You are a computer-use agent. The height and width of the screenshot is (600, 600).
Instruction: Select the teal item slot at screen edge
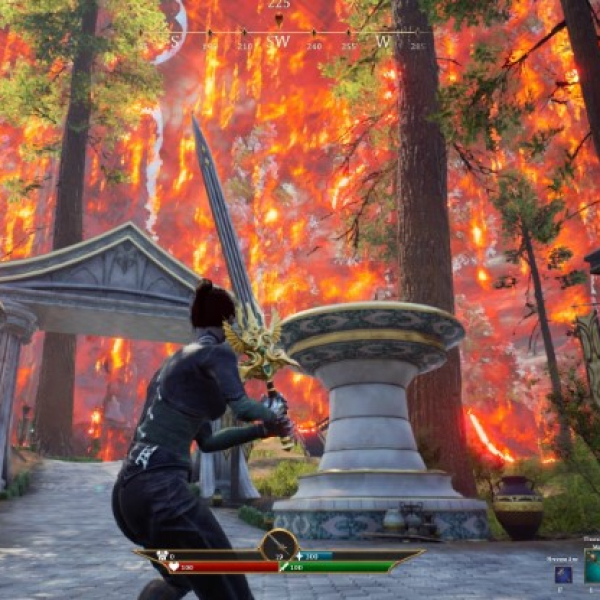coord(593,565)
